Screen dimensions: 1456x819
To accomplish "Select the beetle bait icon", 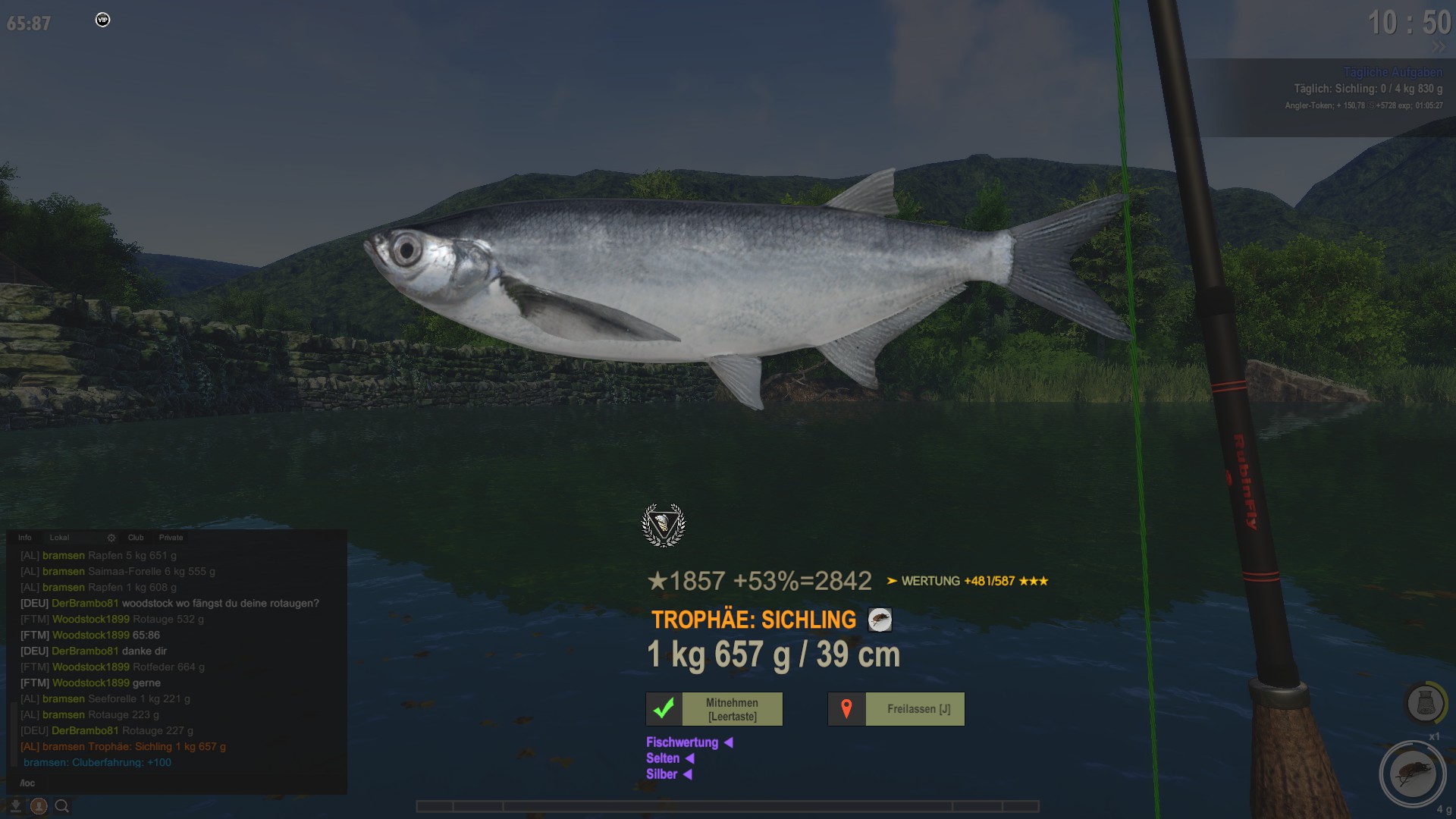I will click(x=1412, y=774).
